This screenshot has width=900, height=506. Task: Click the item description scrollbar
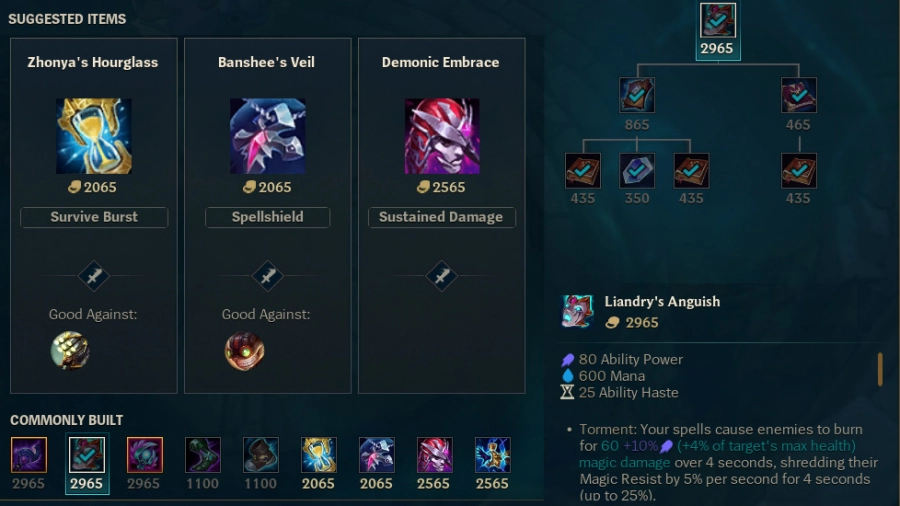880,368
